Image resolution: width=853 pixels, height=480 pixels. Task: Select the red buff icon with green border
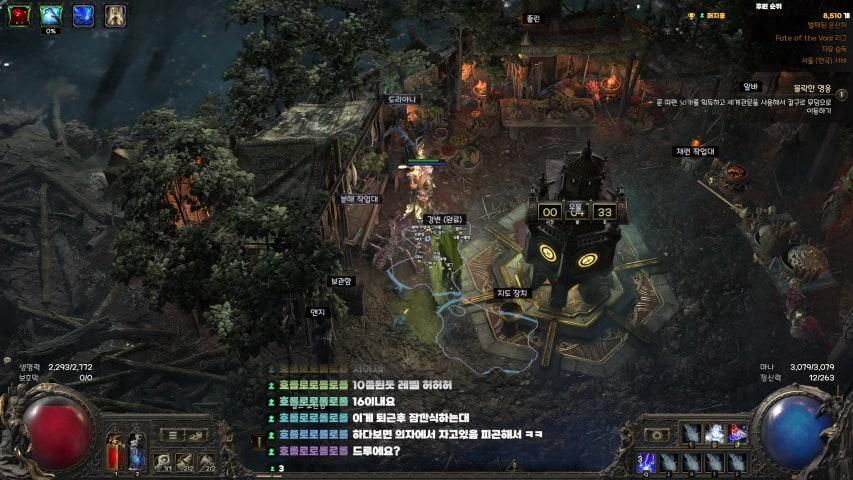20,15
